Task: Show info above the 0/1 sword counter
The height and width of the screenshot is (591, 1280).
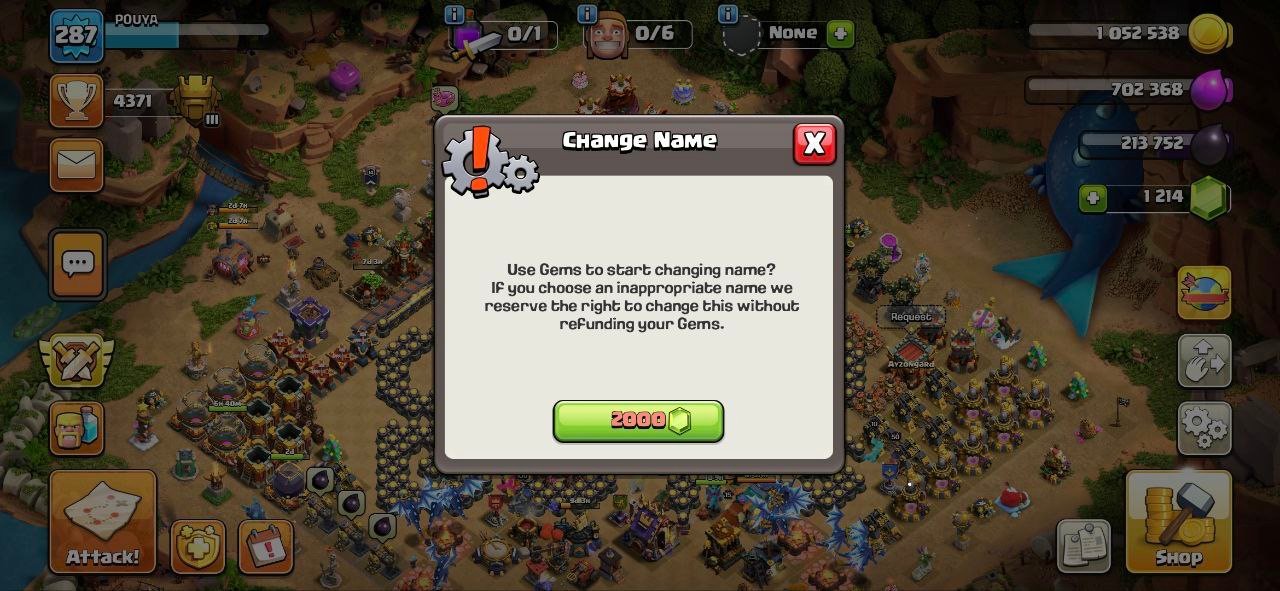Action: coord(454,14)
